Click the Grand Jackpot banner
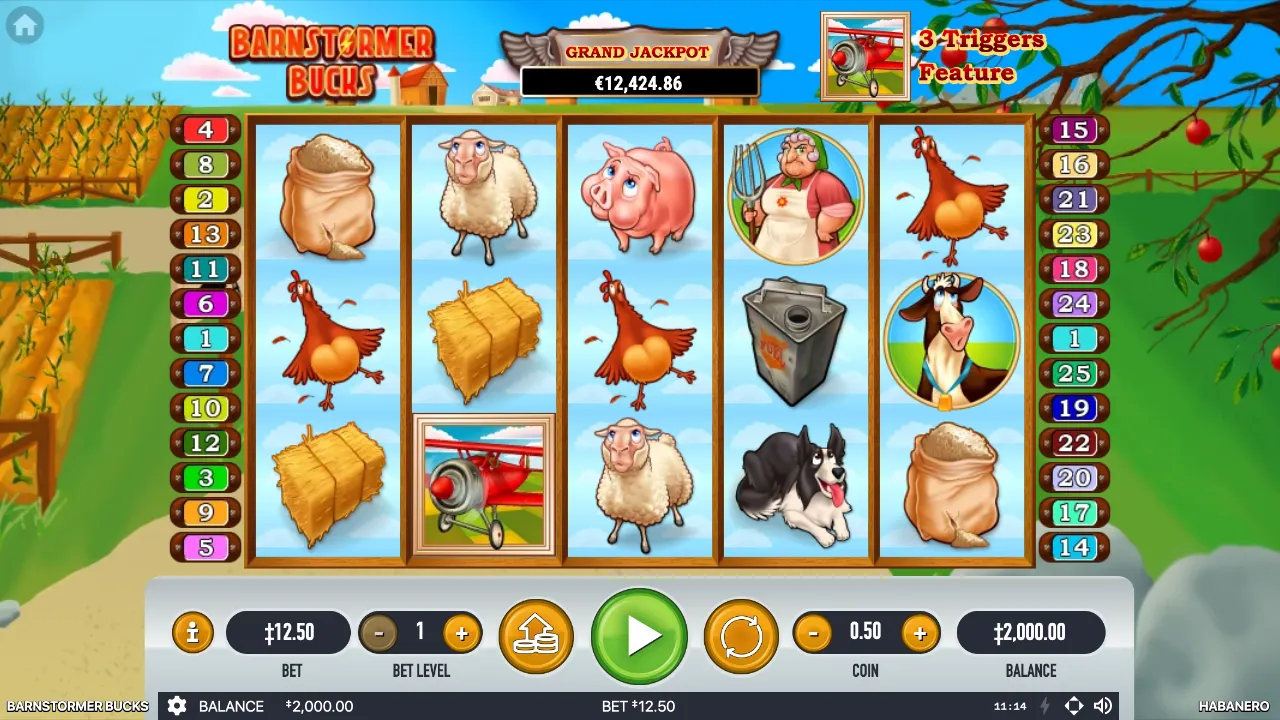 point(639,60)
